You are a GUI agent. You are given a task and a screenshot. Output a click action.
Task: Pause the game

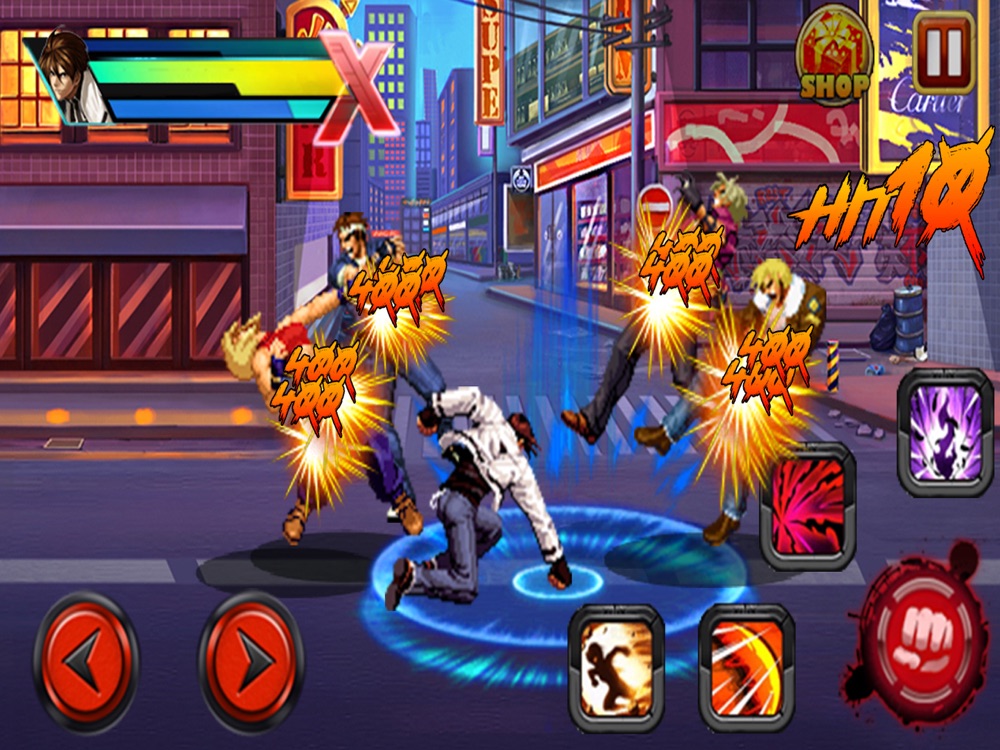pyautogui.click(x=943, y=51)
